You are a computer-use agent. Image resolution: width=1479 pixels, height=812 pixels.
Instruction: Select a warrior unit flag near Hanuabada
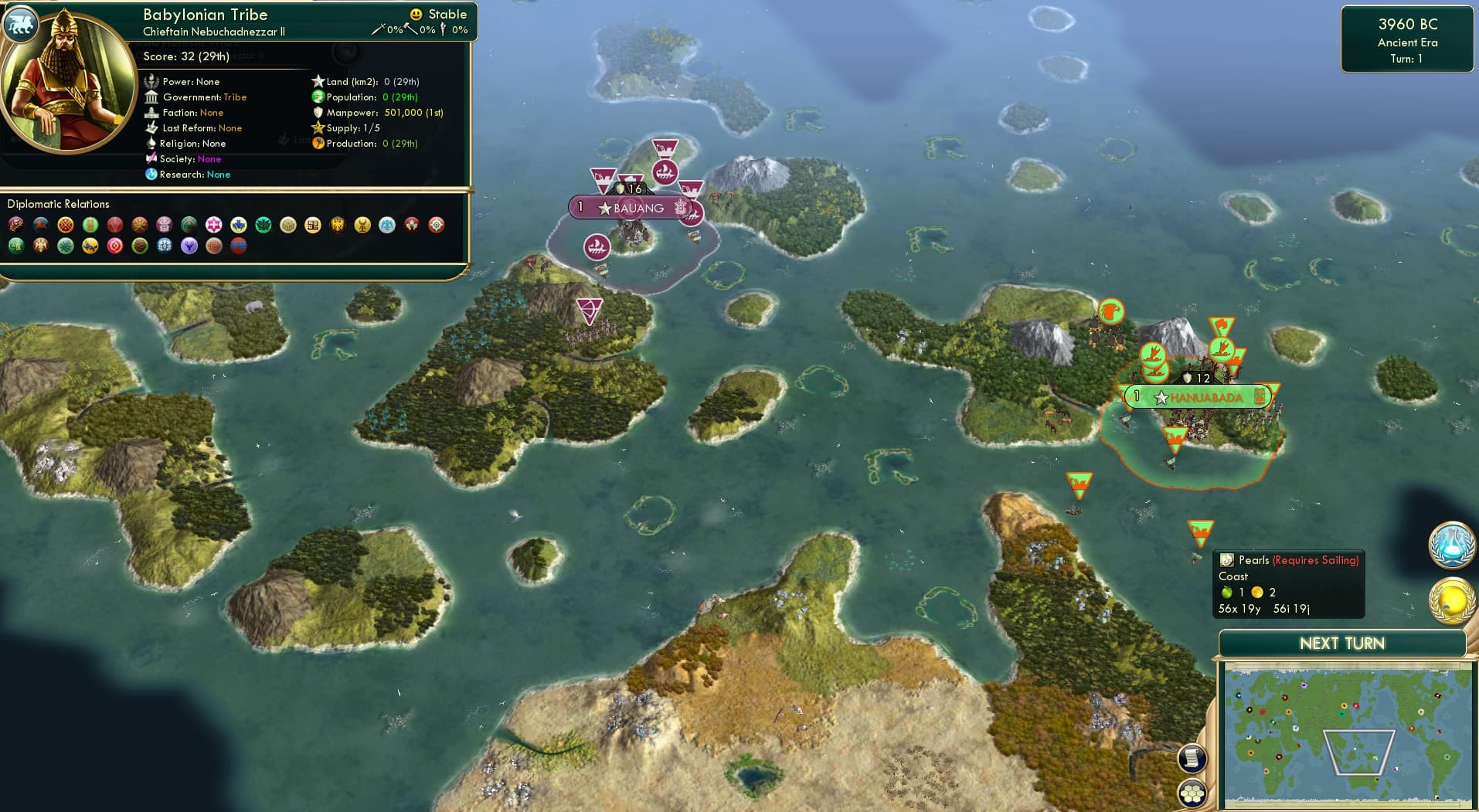pyautogui.click(x=1177, y=437)
